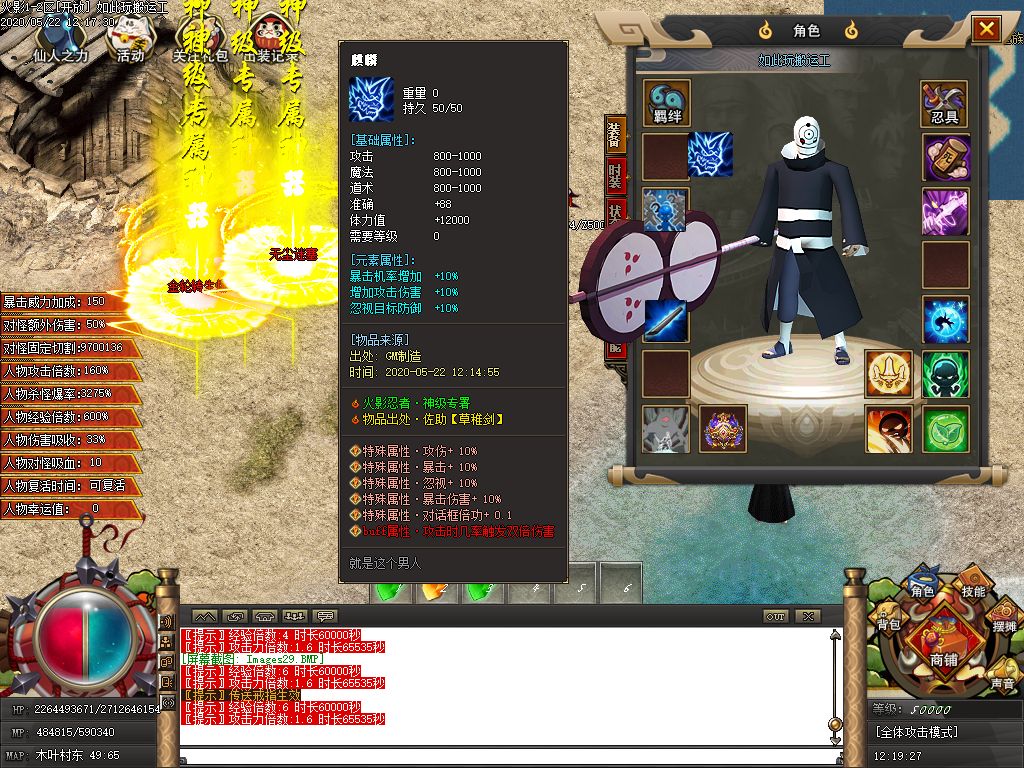This screenshot has width=1024, height=768.
Task: Select the blue sword weapon slot
Action: click(666, 320)
